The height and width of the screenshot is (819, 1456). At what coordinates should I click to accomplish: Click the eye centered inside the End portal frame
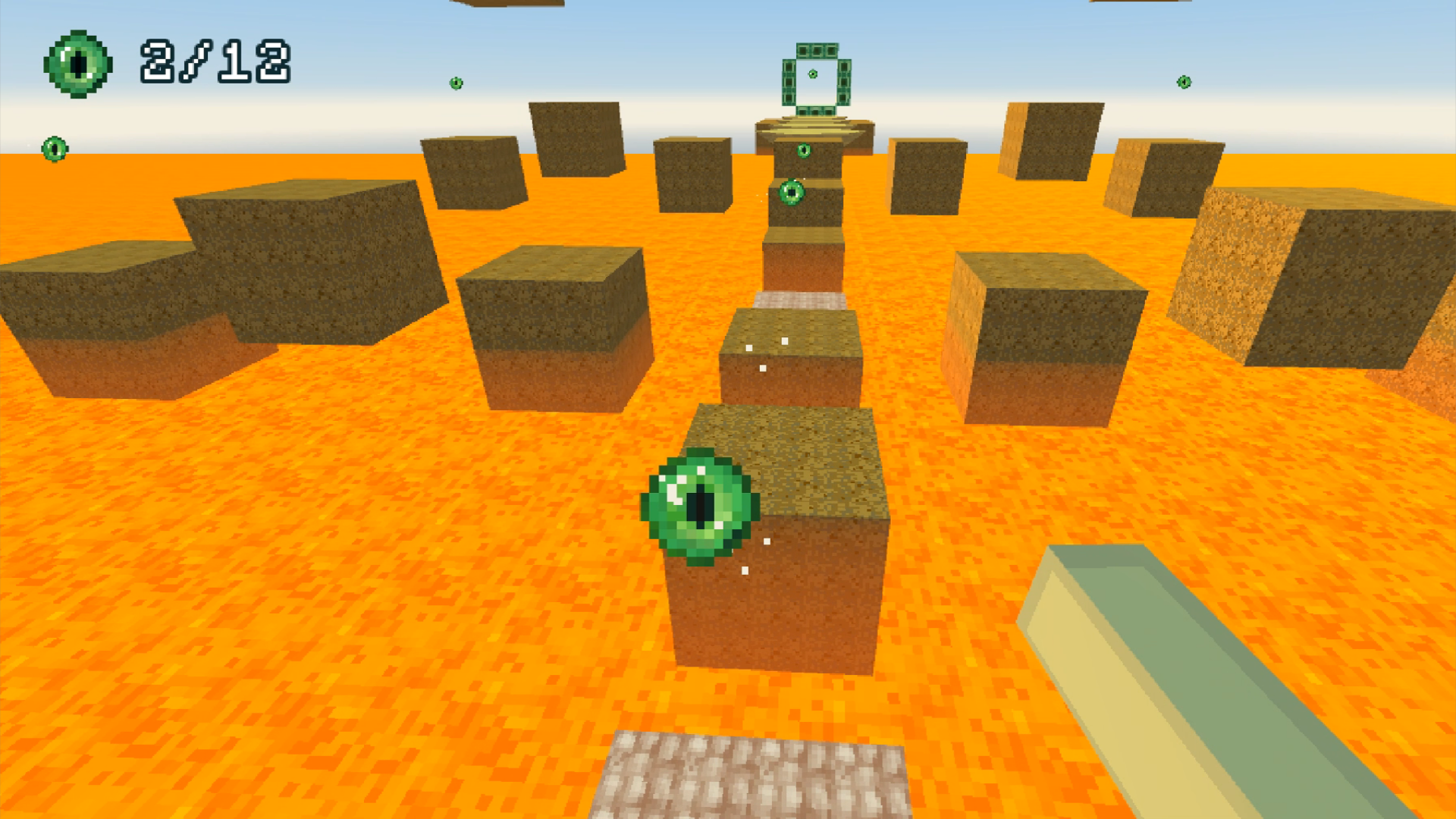[812, 74]
